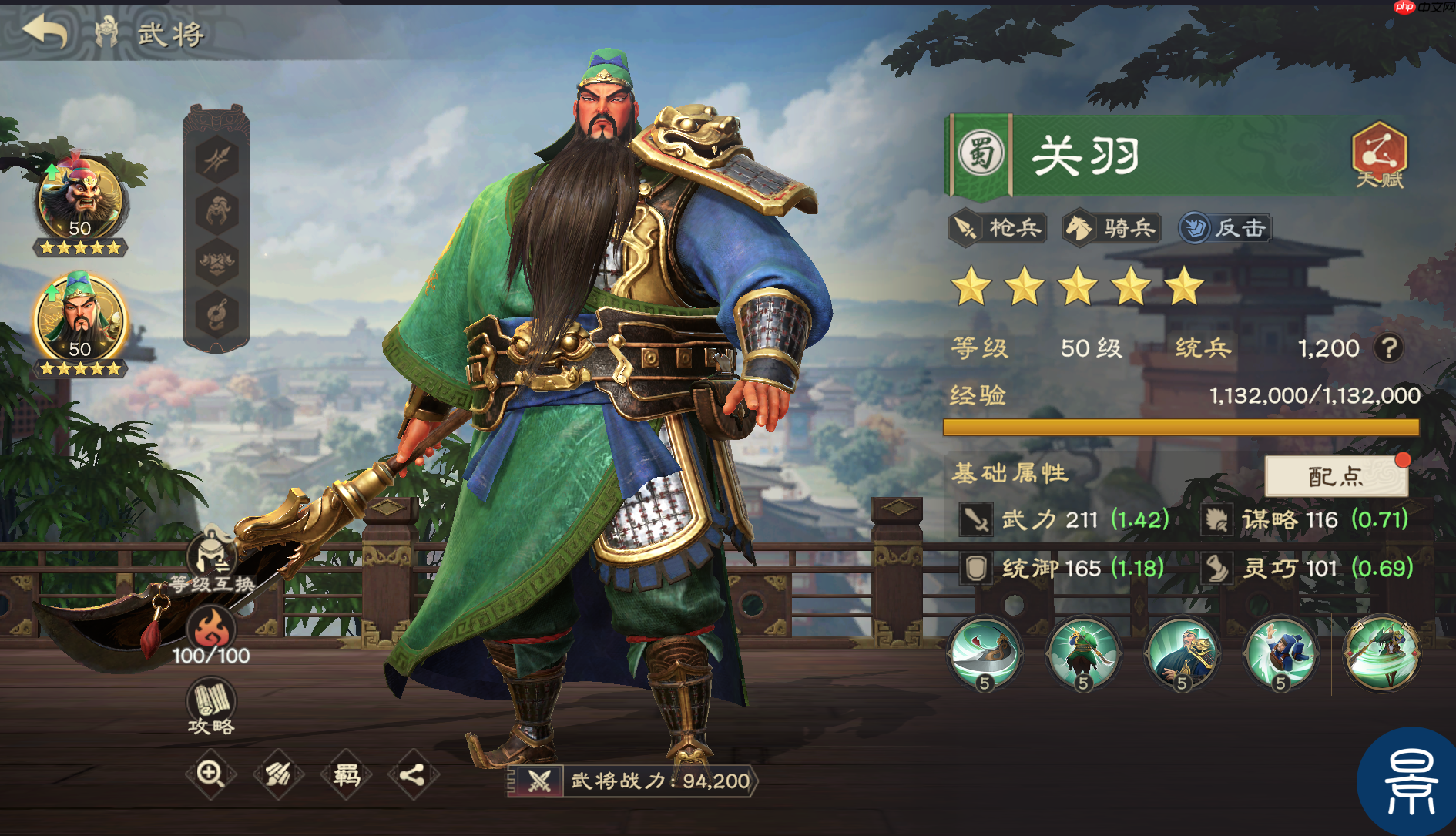Open the fifth skill icon on the right

tap(1381, 654)
